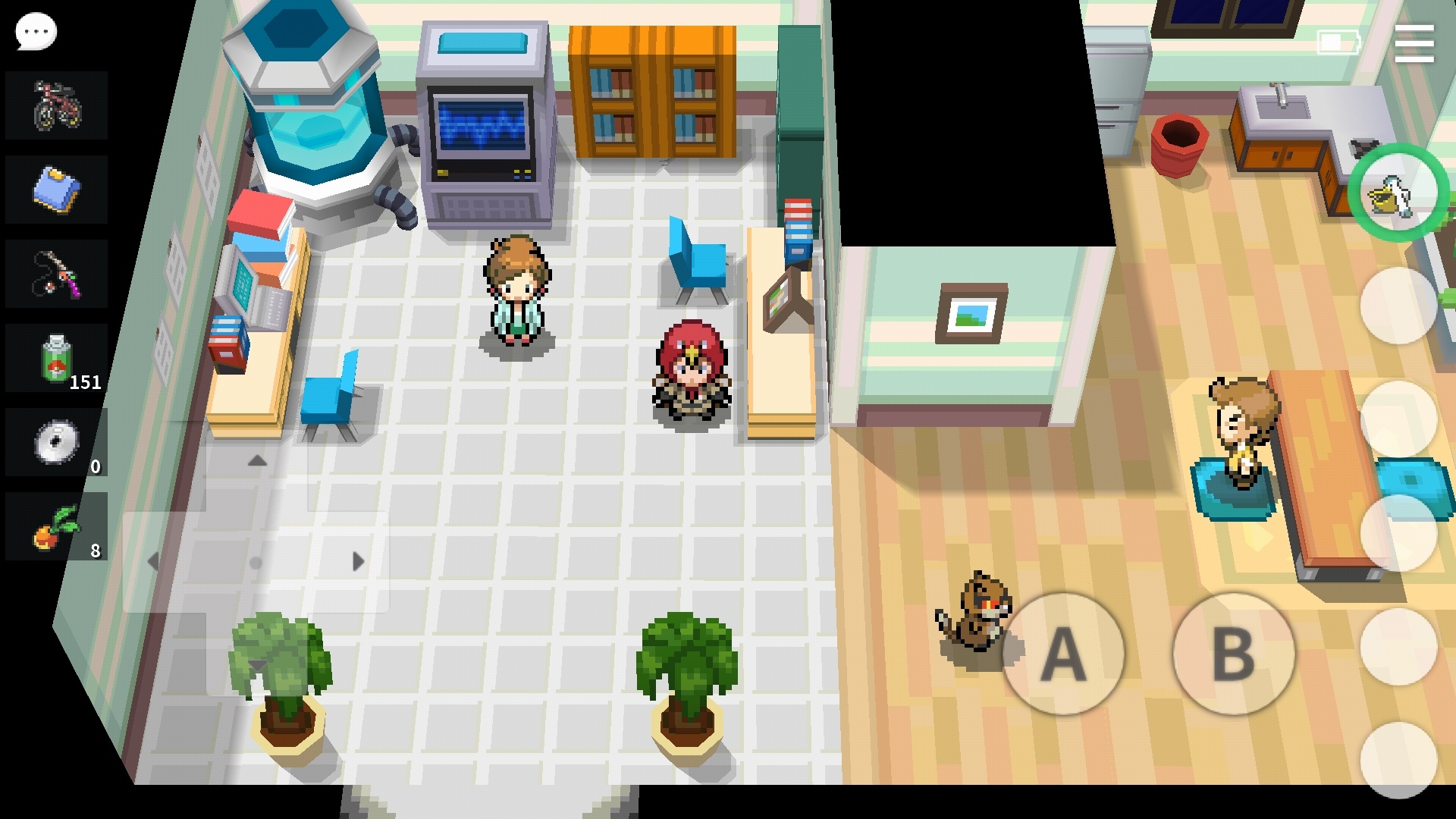
Task: Select the blue journal shortcut
Action: coord(57,190)
